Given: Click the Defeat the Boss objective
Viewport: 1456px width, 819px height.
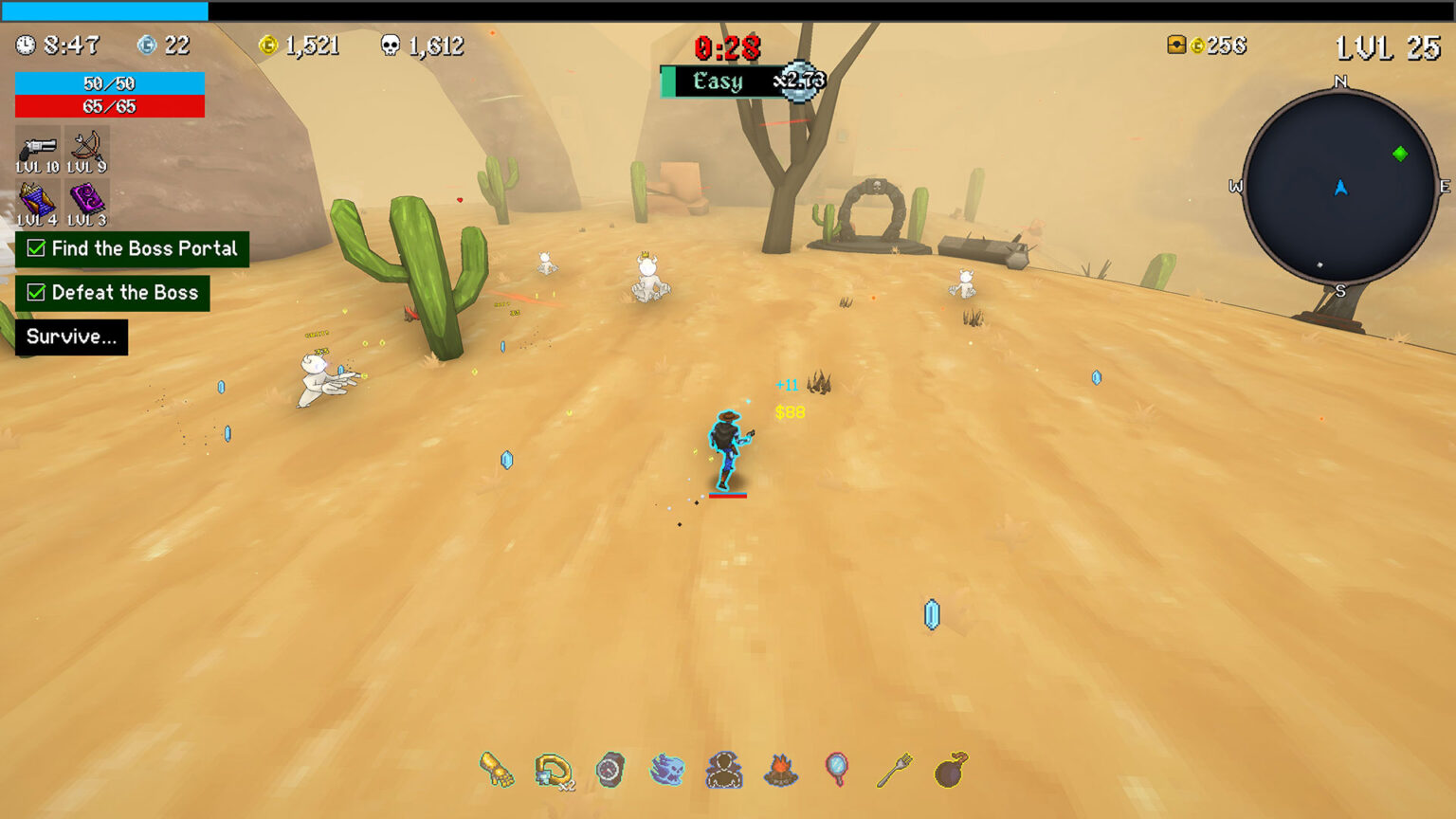Looking at the screenshot, I should [113, 293].
